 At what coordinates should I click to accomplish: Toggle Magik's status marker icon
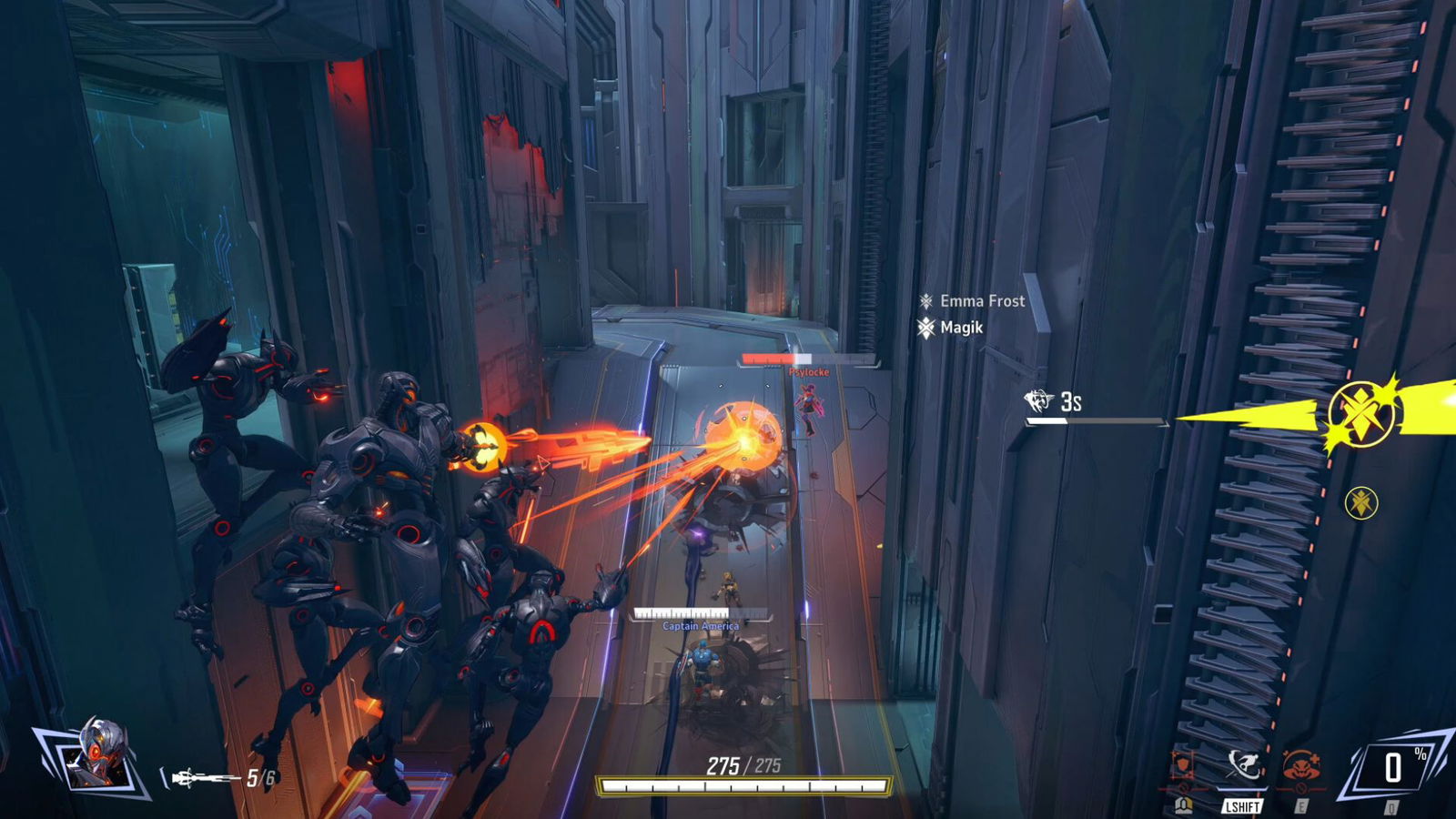click(x=927, y=329)
